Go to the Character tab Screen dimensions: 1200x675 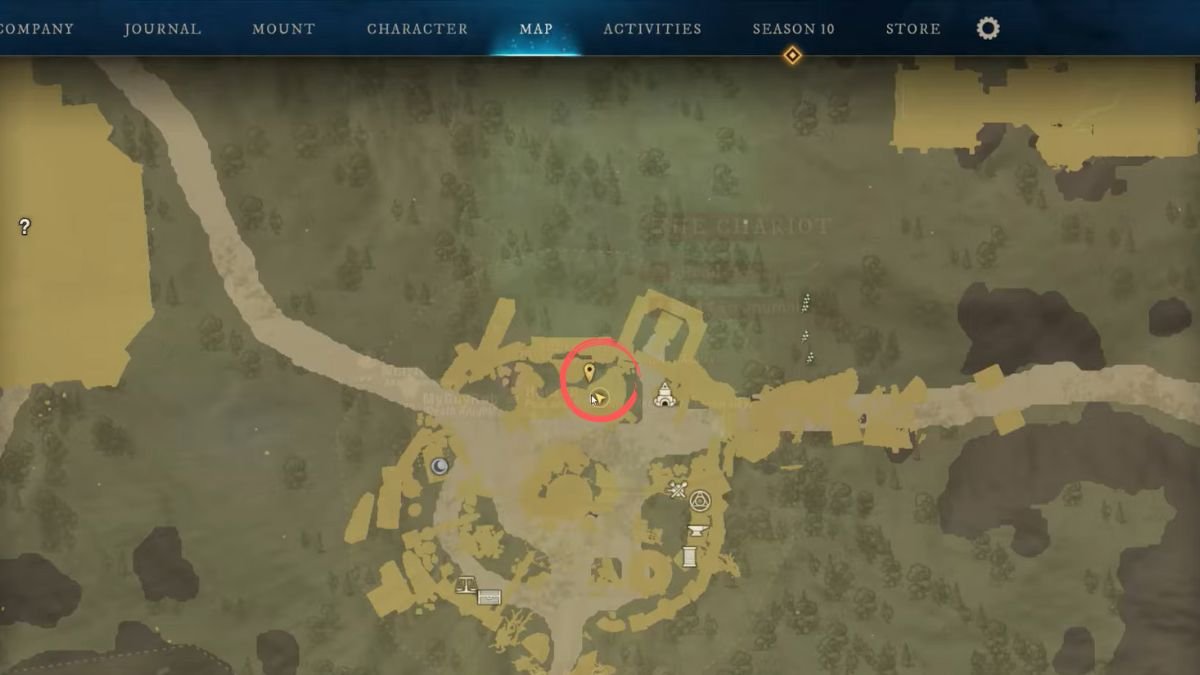point(417,29)
